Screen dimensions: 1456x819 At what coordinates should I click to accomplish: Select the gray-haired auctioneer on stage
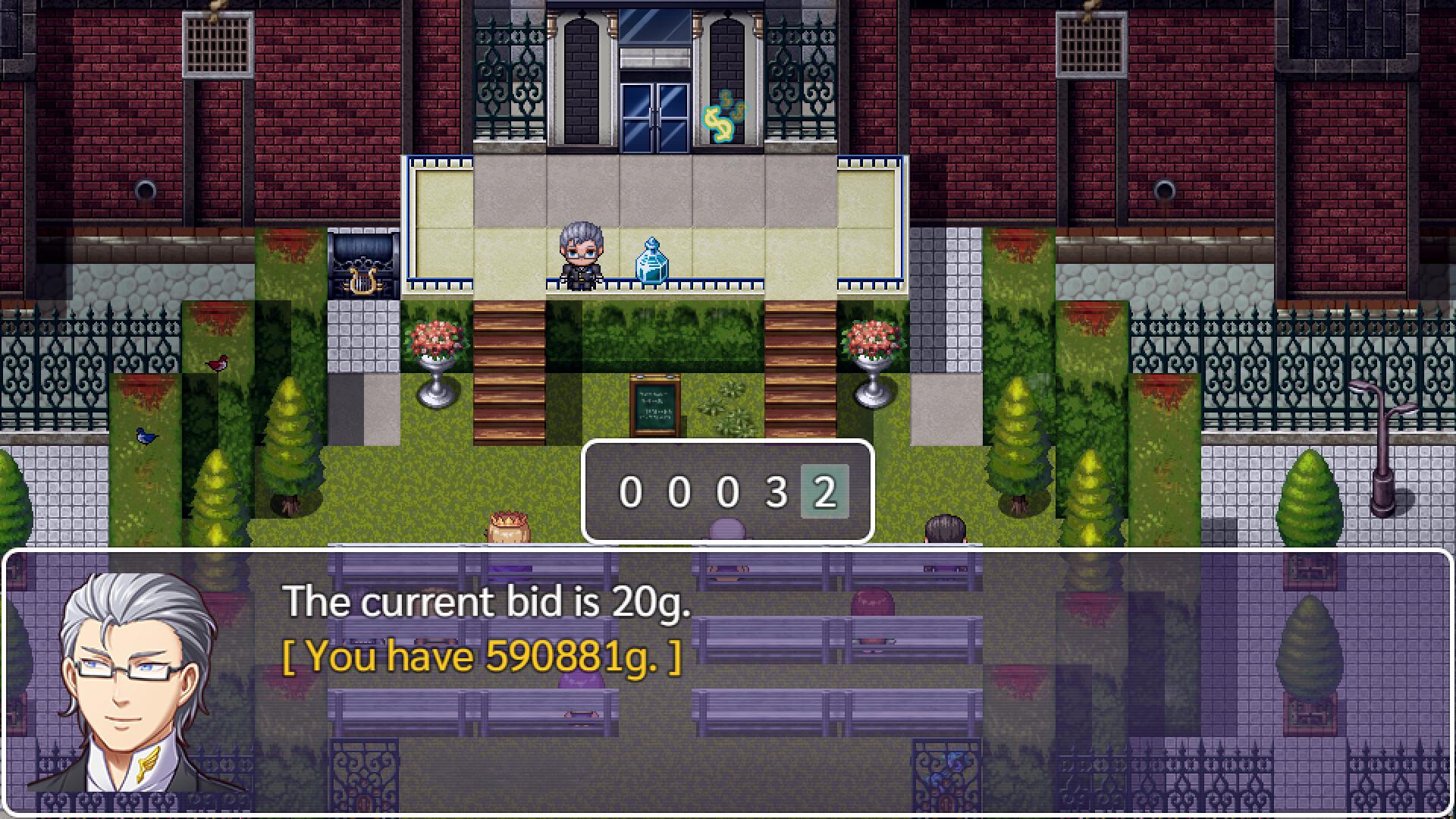click(x=580, y=258)
